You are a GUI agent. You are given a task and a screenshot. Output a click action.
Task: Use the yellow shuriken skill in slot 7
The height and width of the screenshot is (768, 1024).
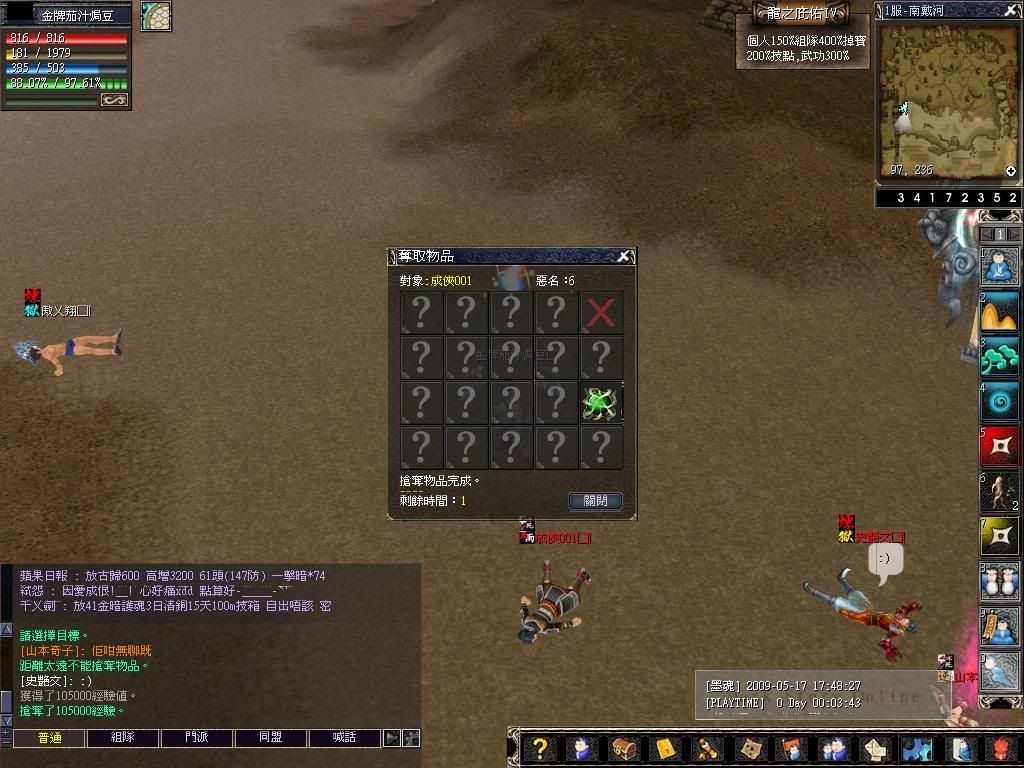click(x=1000, y=536)
